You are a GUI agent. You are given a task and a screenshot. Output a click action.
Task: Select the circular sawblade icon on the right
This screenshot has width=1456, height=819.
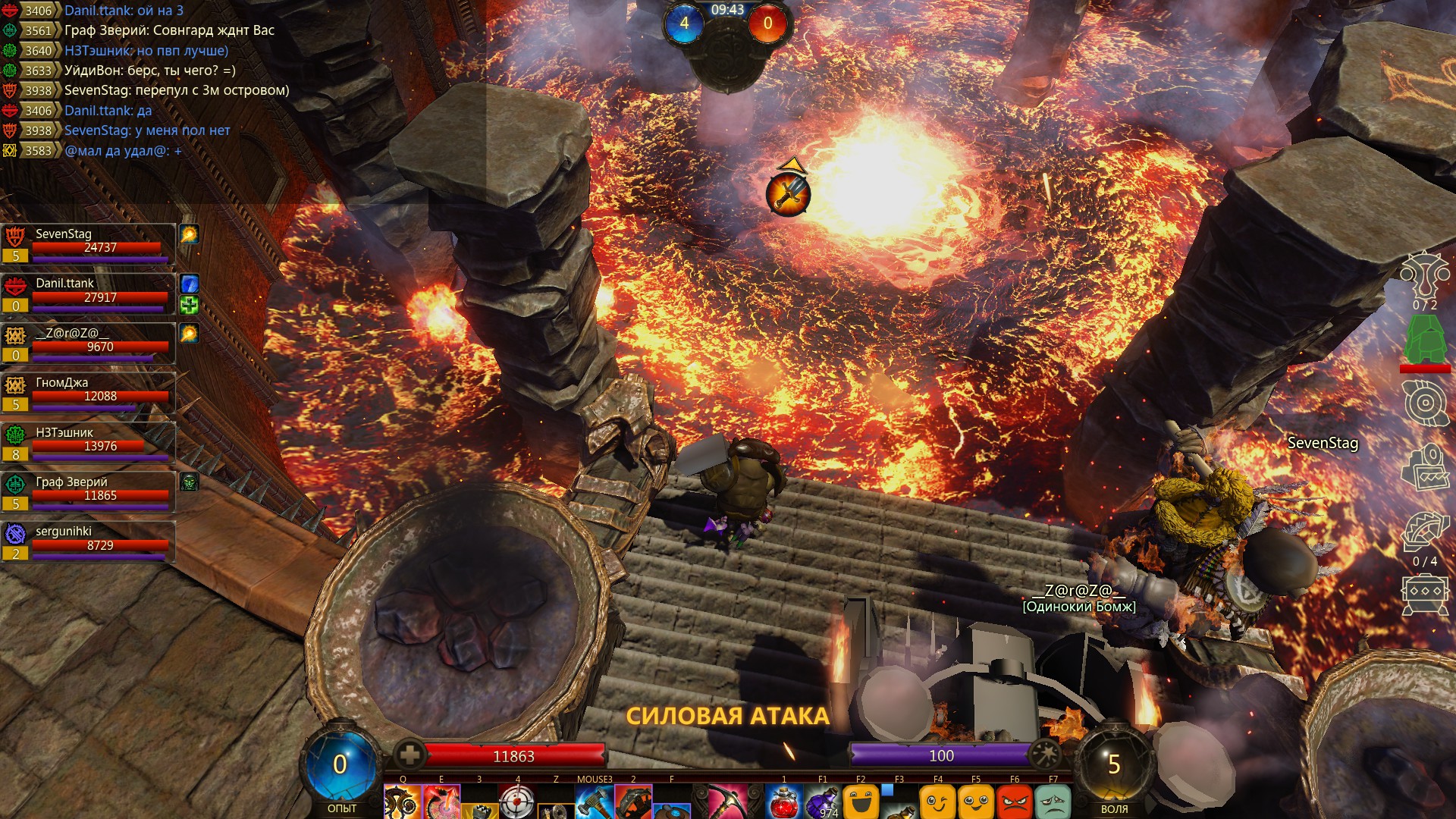pyautogui.click(x=1425, y=402)
